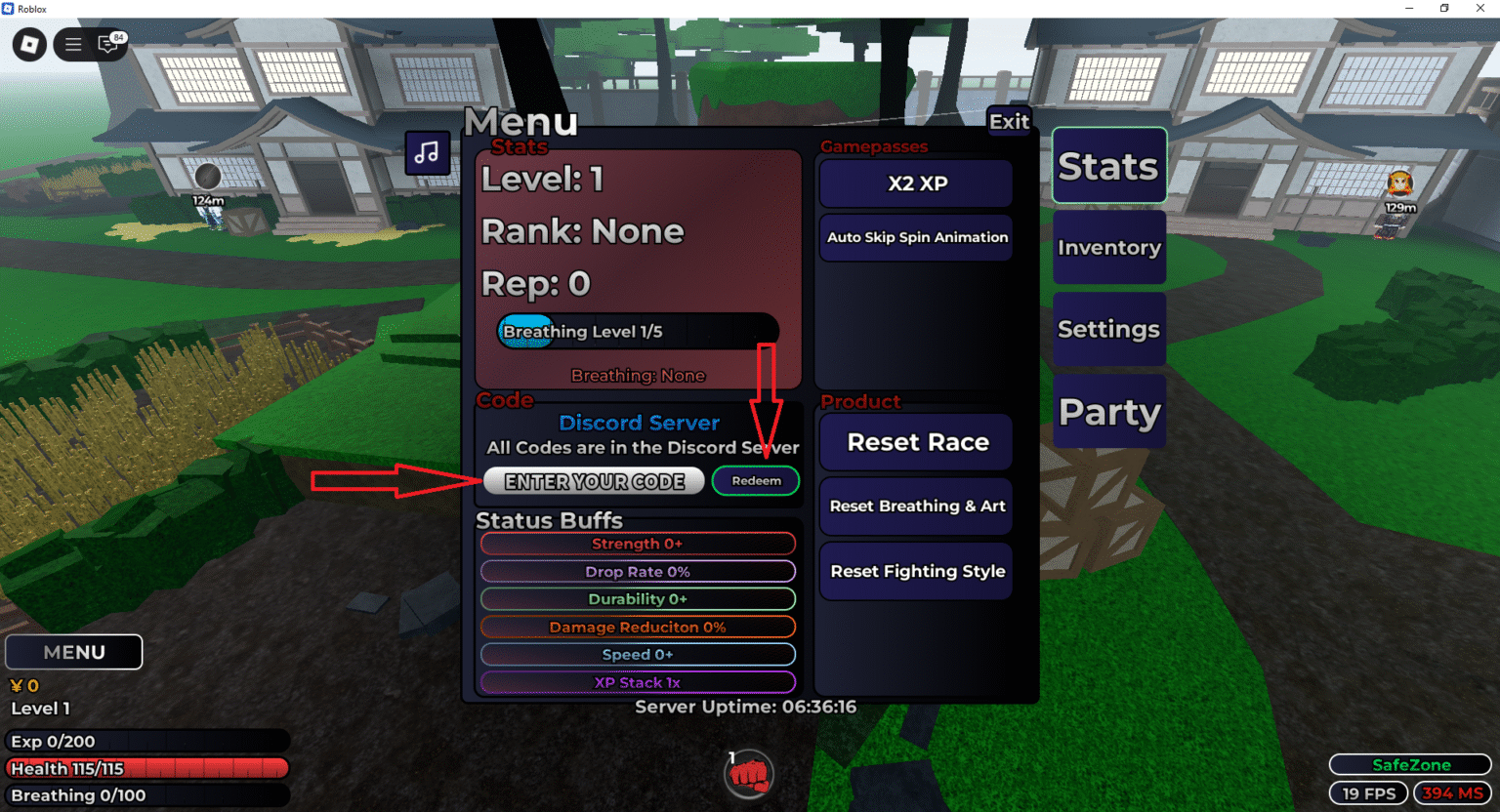Click the music note icon
The width and height of the screenshot is (1500, 812).
pos(427,153)
